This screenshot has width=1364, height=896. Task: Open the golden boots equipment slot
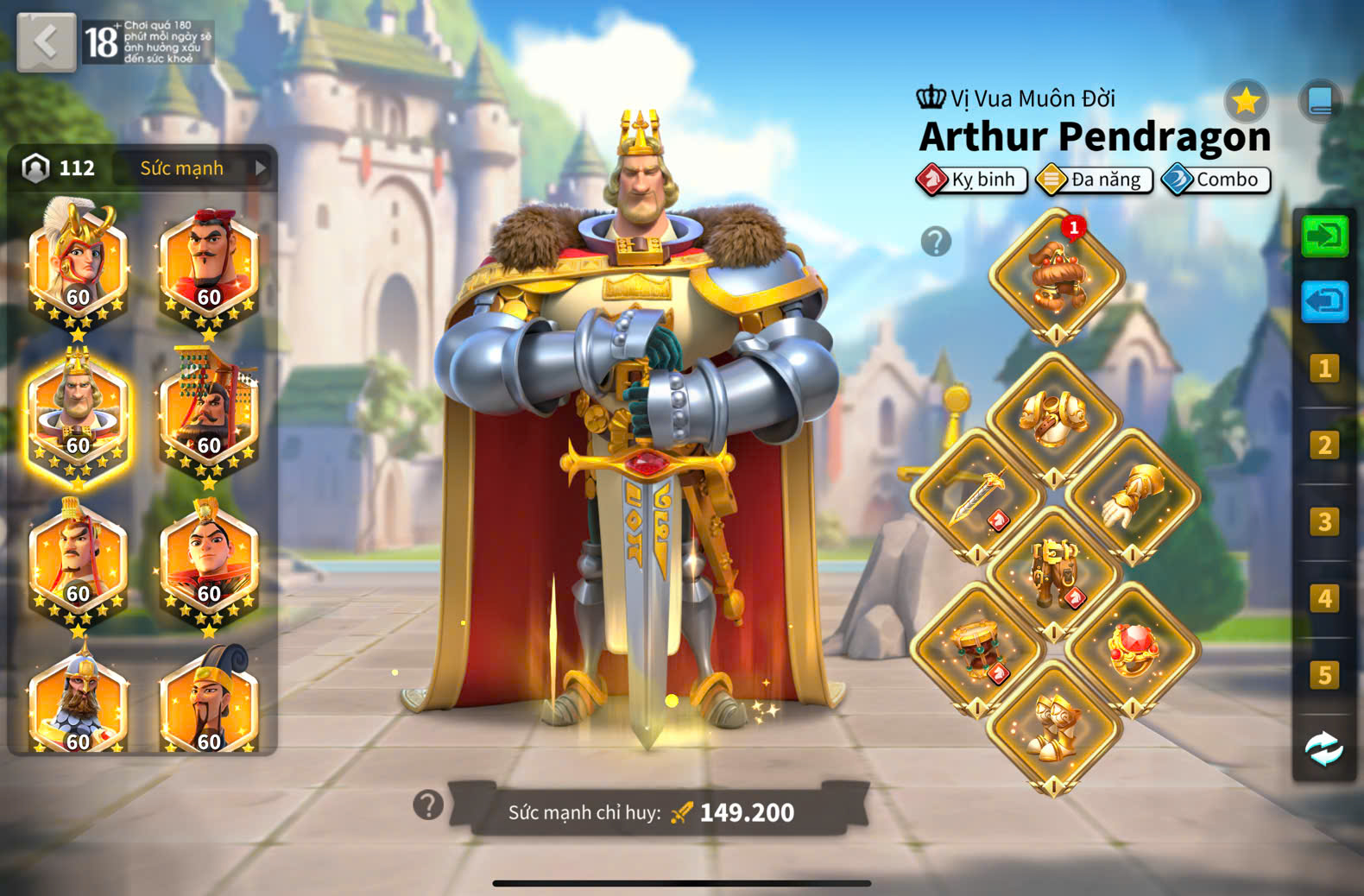coord(1054,727)
